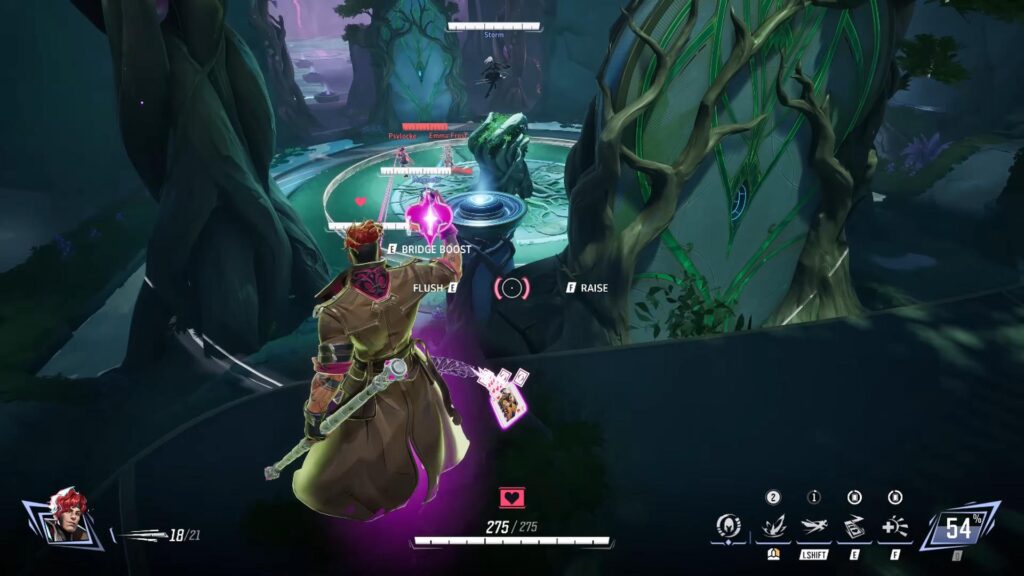
Task: Activate the healing burst plus-sign ability
Action: click(895, 526)
